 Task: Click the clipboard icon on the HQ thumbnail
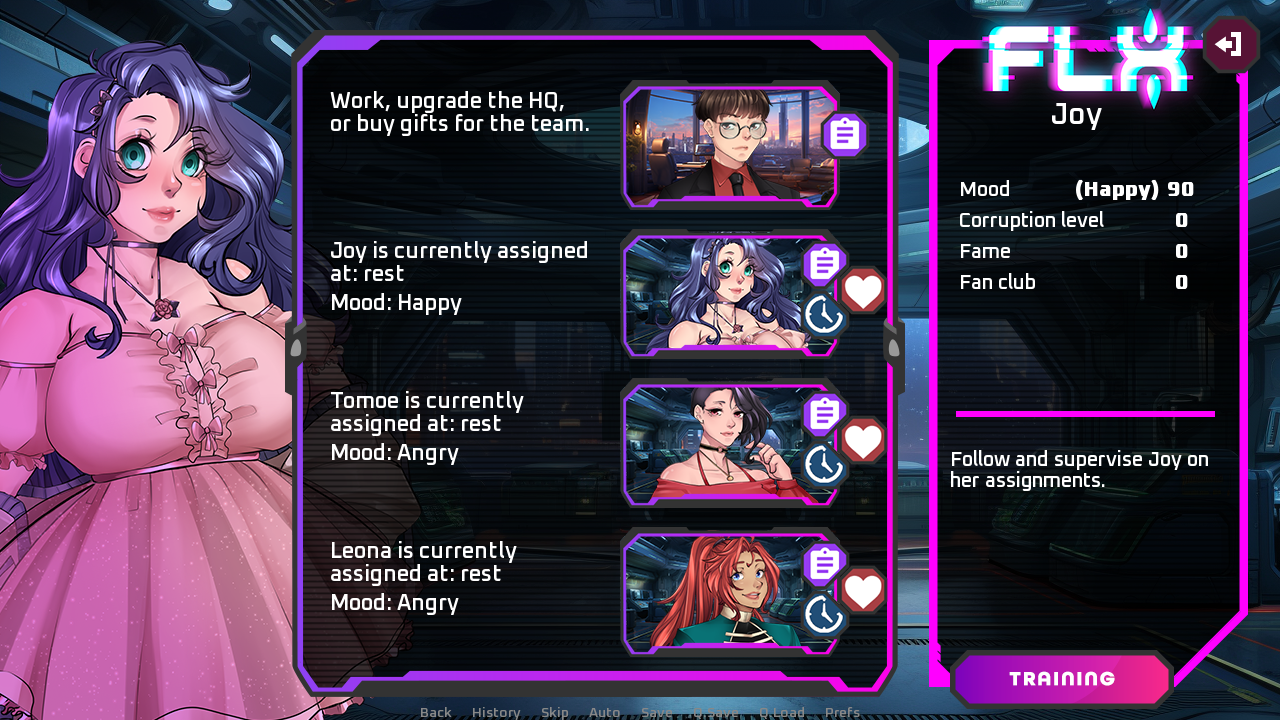click(x=843, y=133)
